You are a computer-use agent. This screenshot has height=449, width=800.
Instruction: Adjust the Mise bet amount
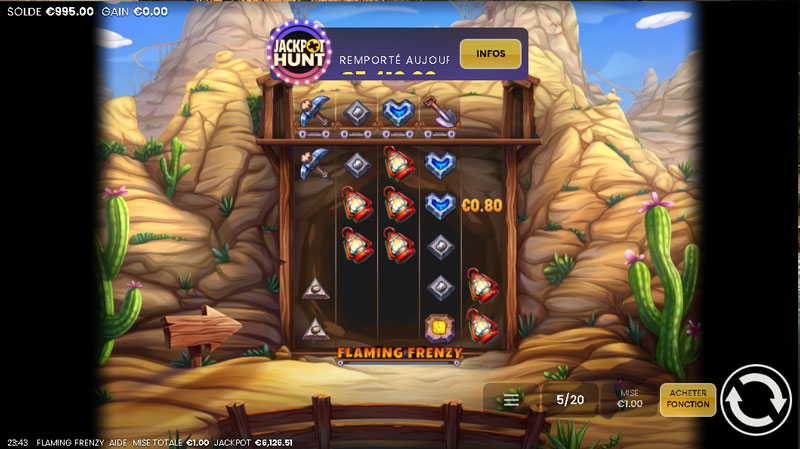click(x=630, y=399)
